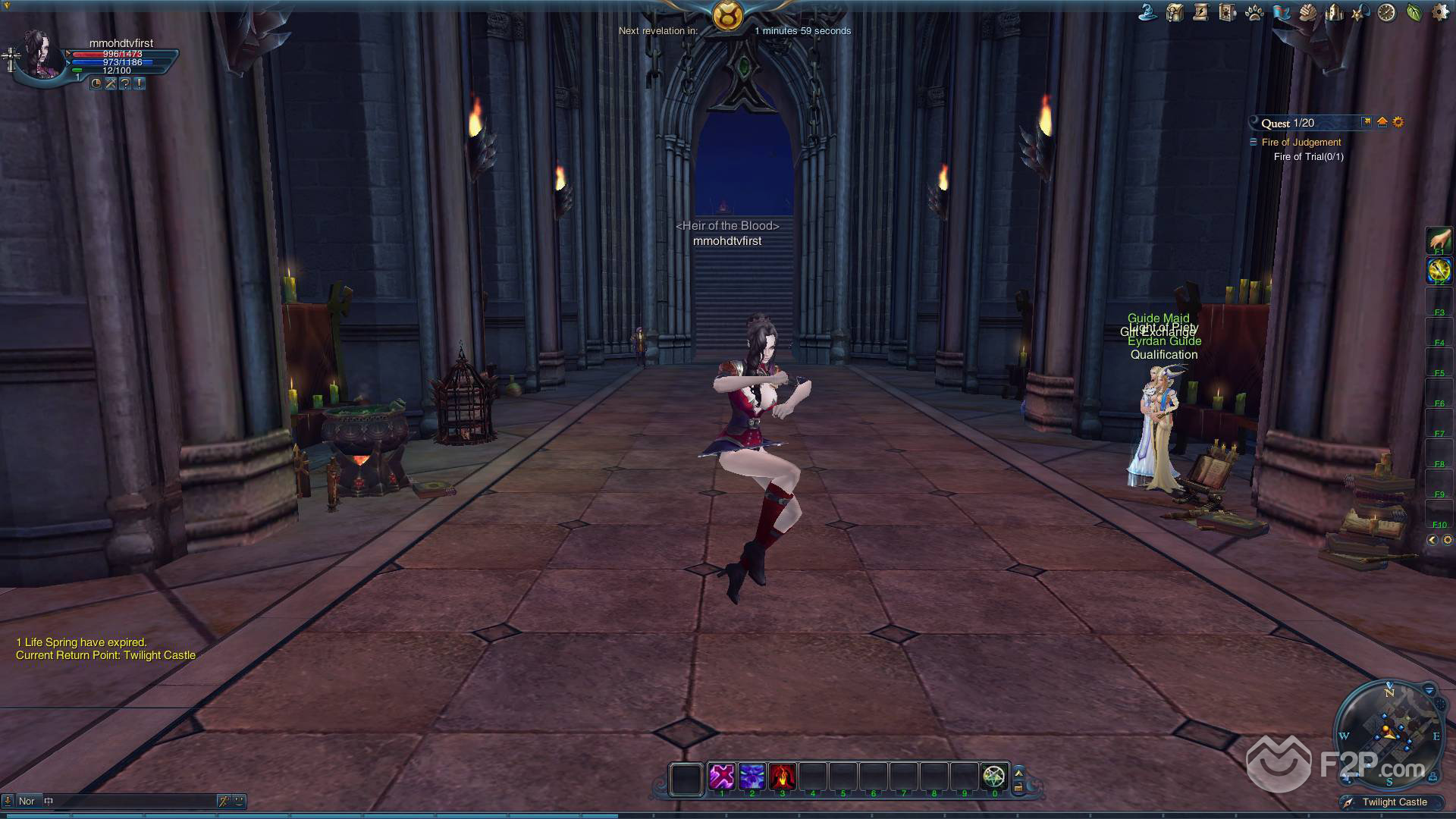Activate the purple cross skill
This screenshot has height=819, width=1456.
click(721, 777)
